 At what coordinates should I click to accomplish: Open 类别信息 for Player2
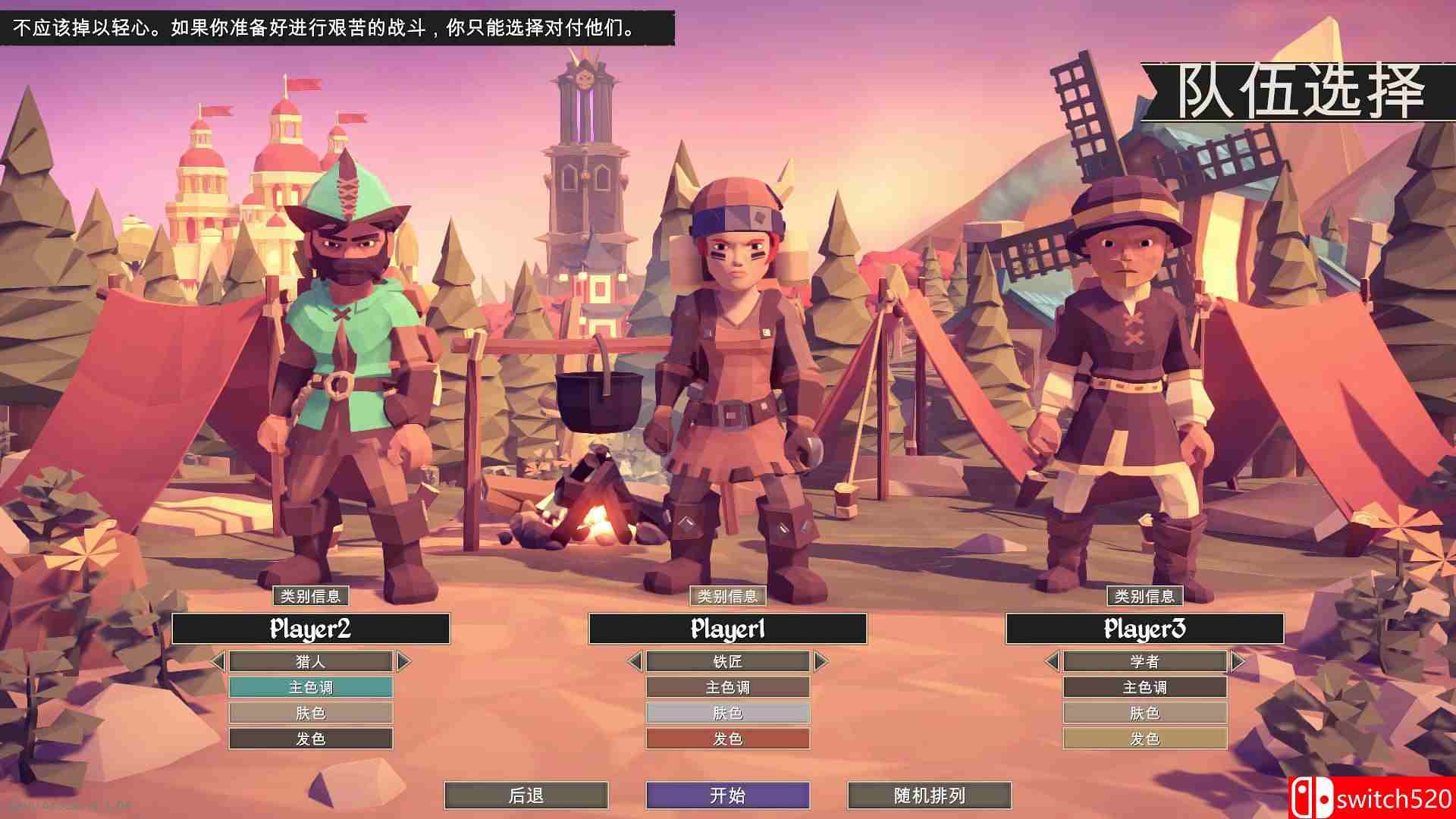pyautogui.click(x=312, y=597)
